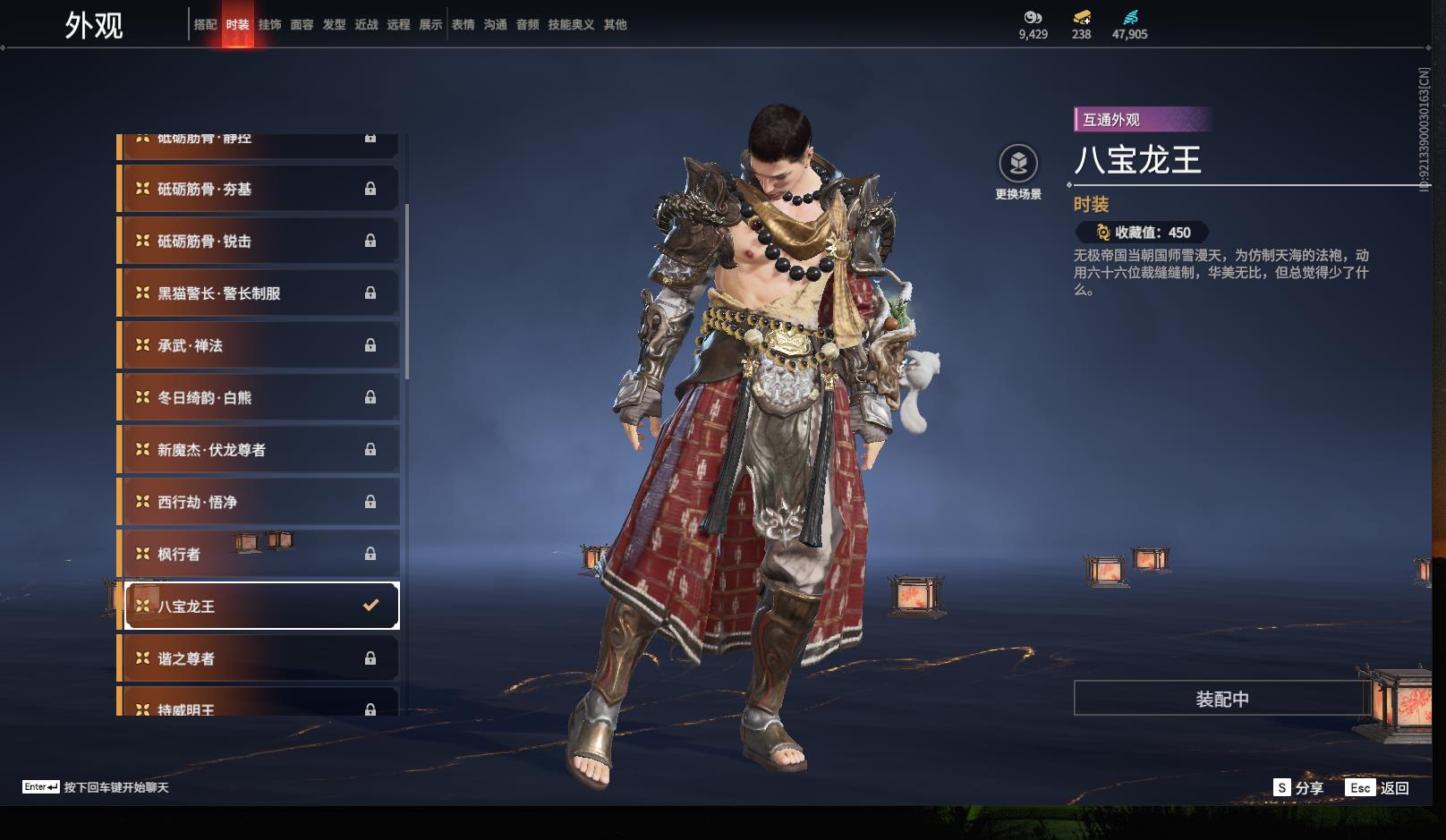Click 返回 to go back

point(1378,788)
